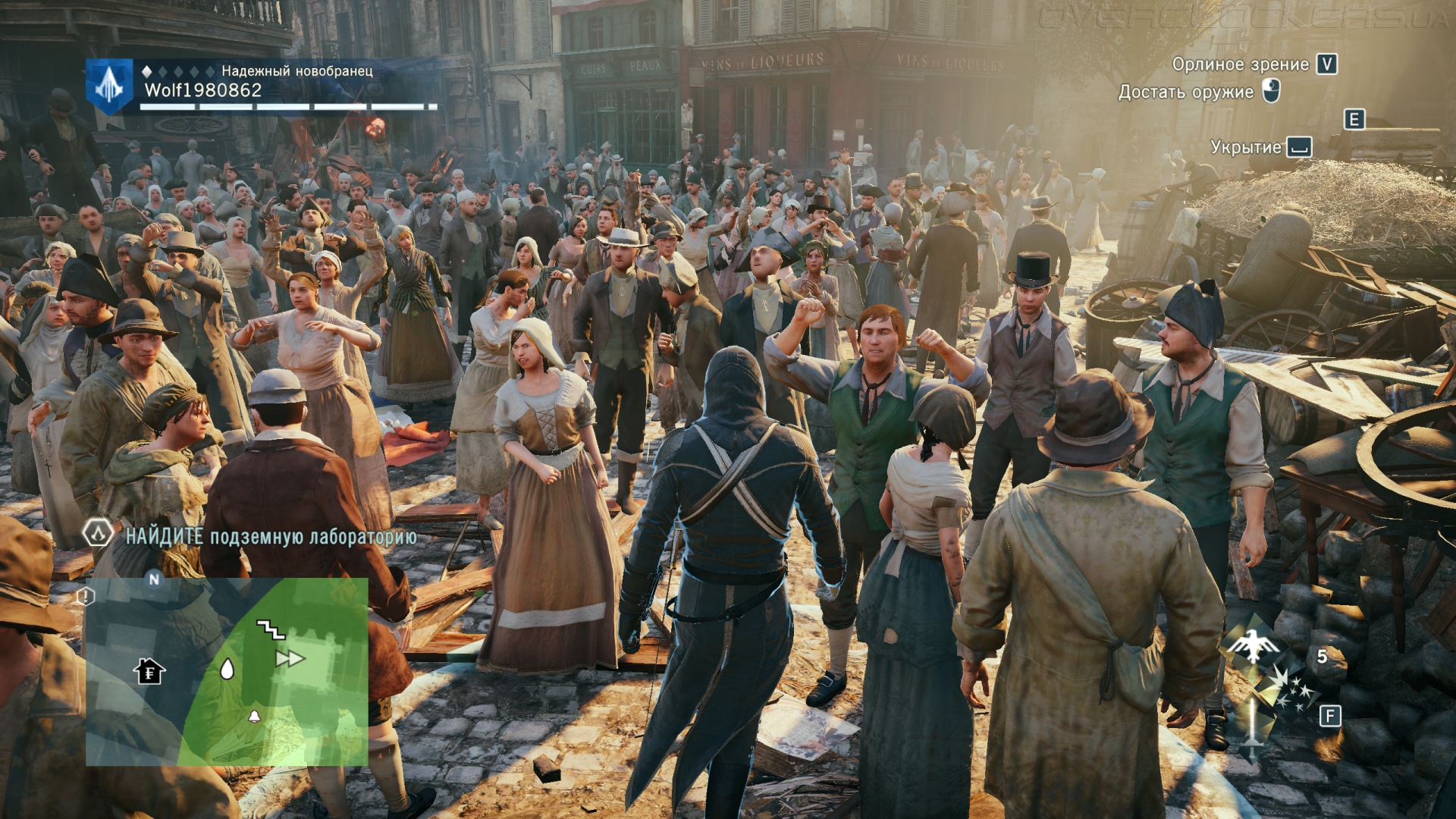Select the staircase marker on the minimap
1456x819 pixels.
(x=270, y=629)
